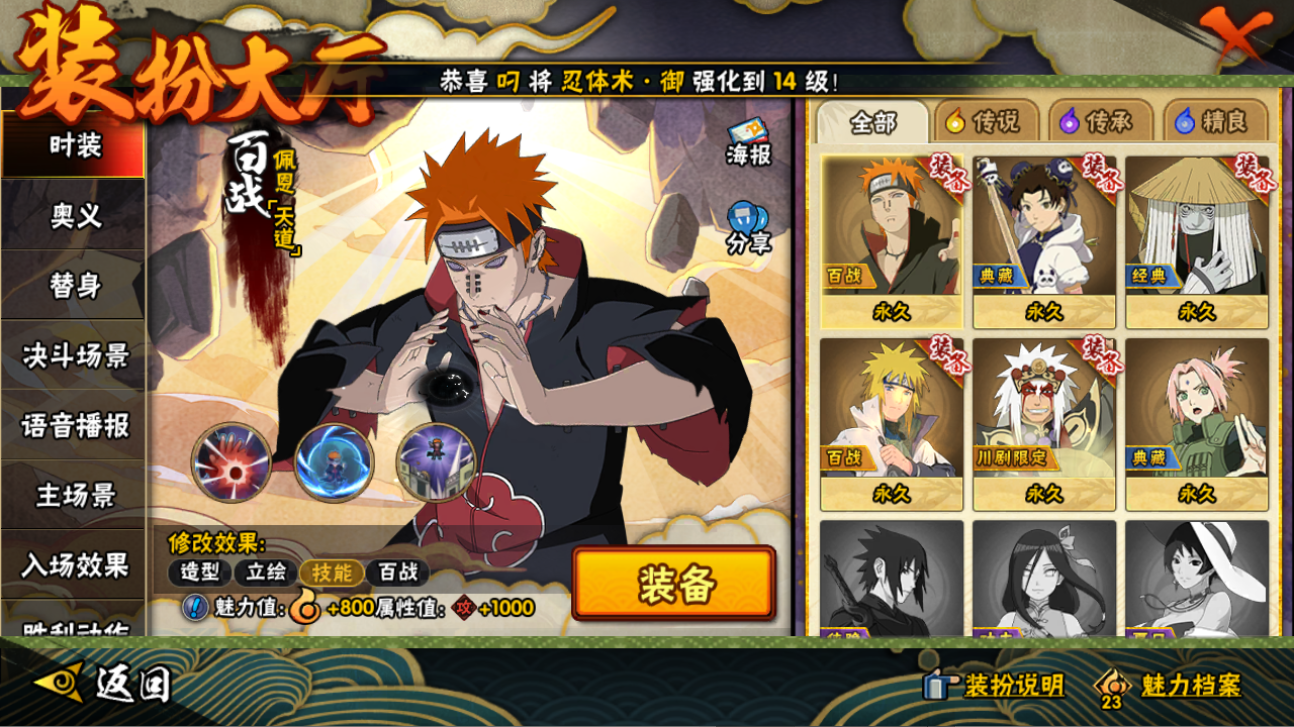The width and height of the screenshot is (1294, 727).
Task: Choose the 决斗场景 menu entry
Action: pos(75,355)
